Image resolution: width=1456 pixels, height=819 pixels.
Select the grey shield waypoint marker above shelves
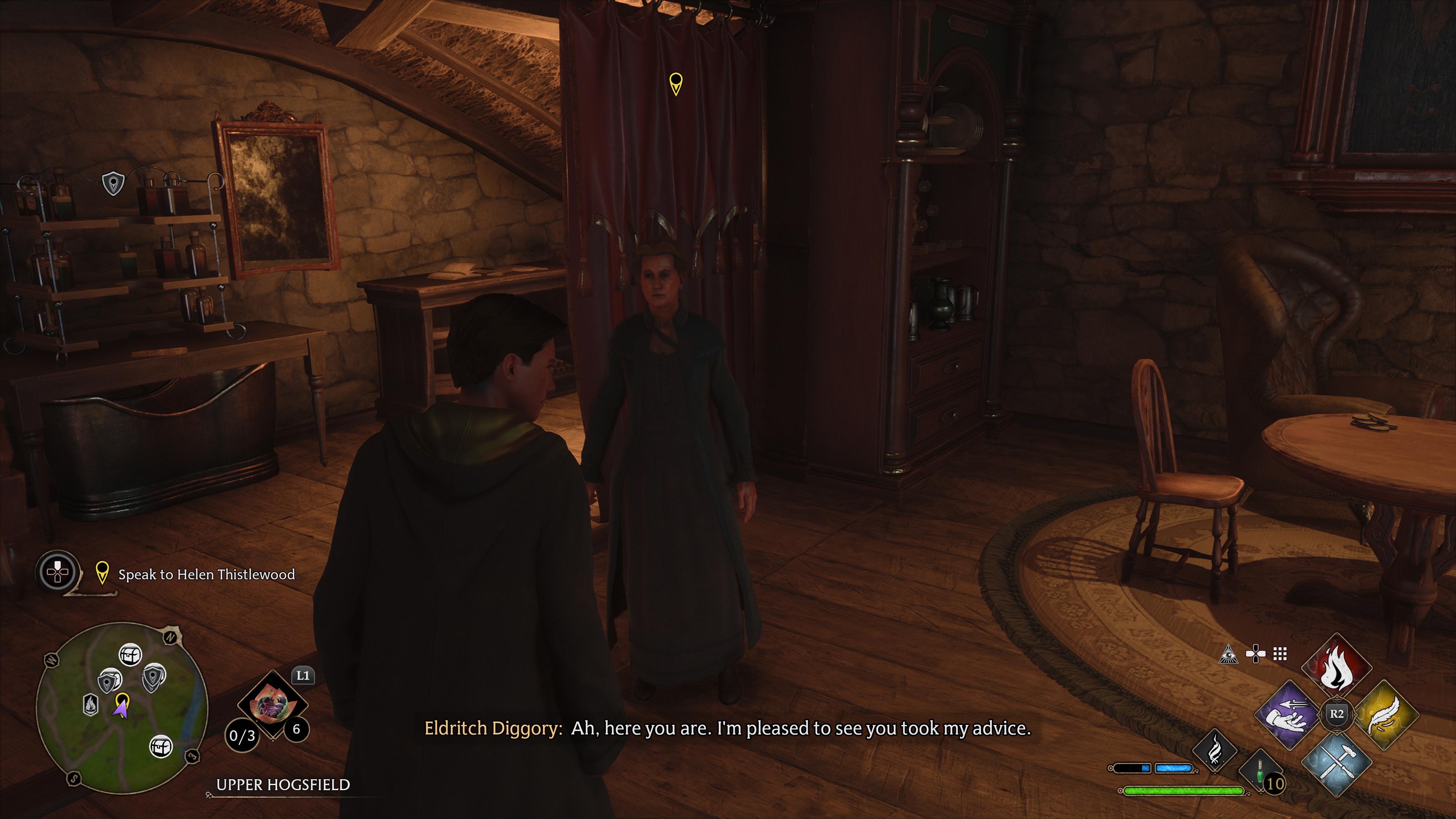(113, 184)
